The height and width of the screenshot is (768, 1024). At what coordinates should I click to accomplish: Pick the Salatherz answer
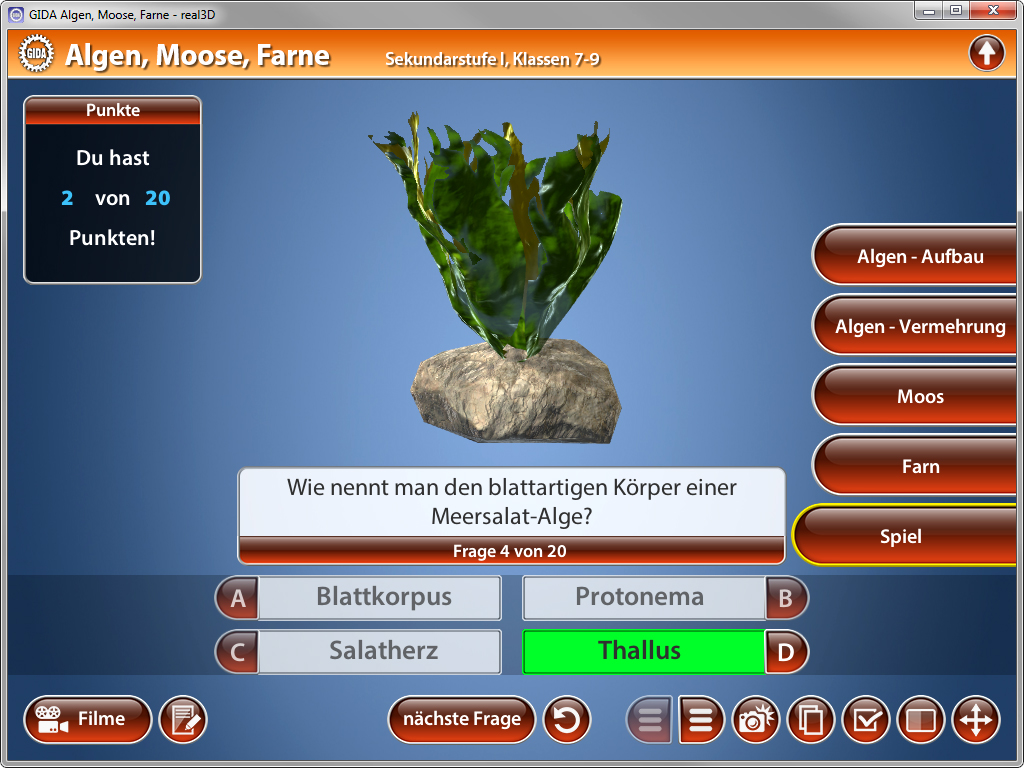(x=379, y=651)
